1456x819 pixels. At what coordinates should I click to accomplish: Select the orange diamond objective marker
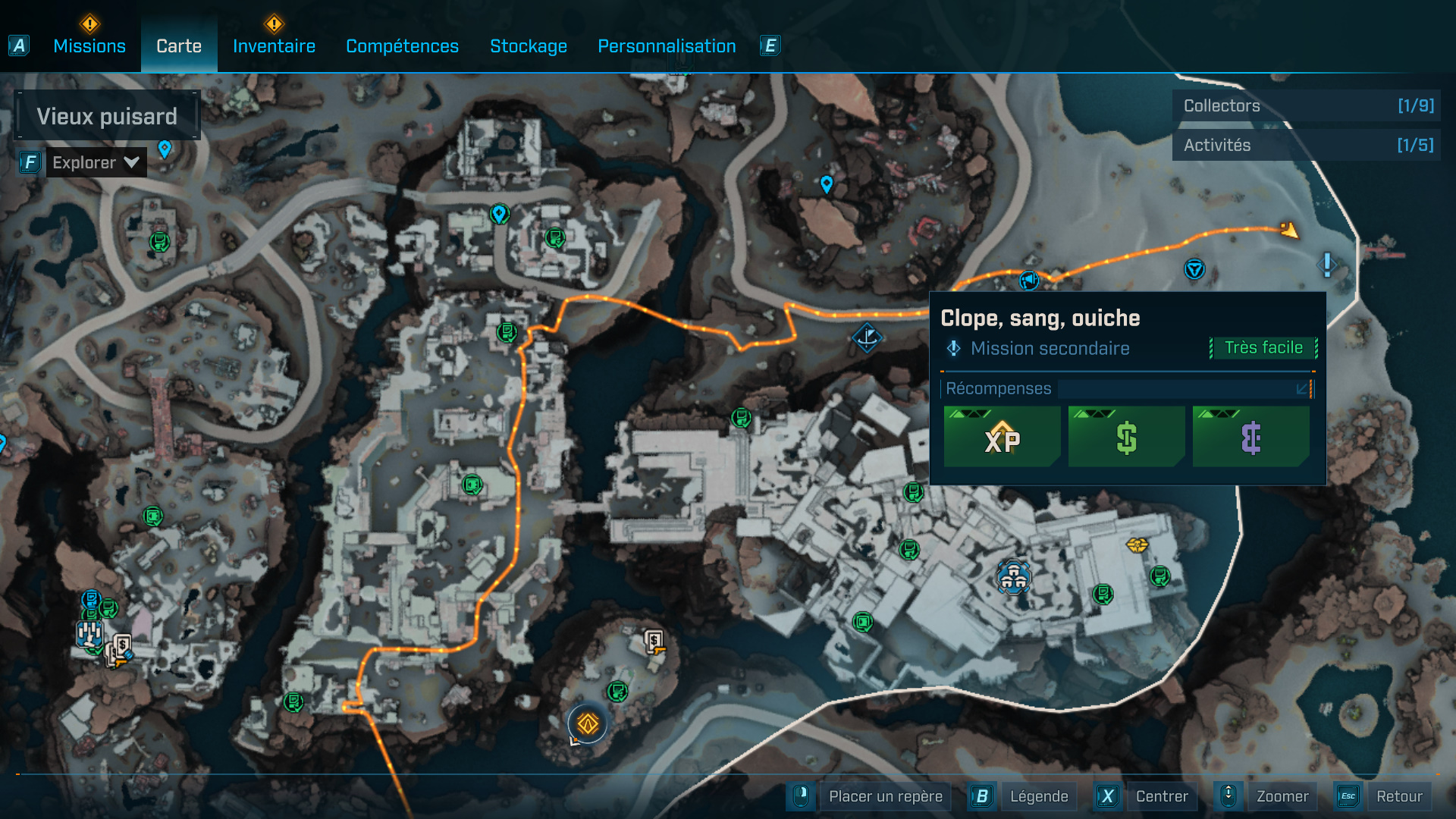588,724
